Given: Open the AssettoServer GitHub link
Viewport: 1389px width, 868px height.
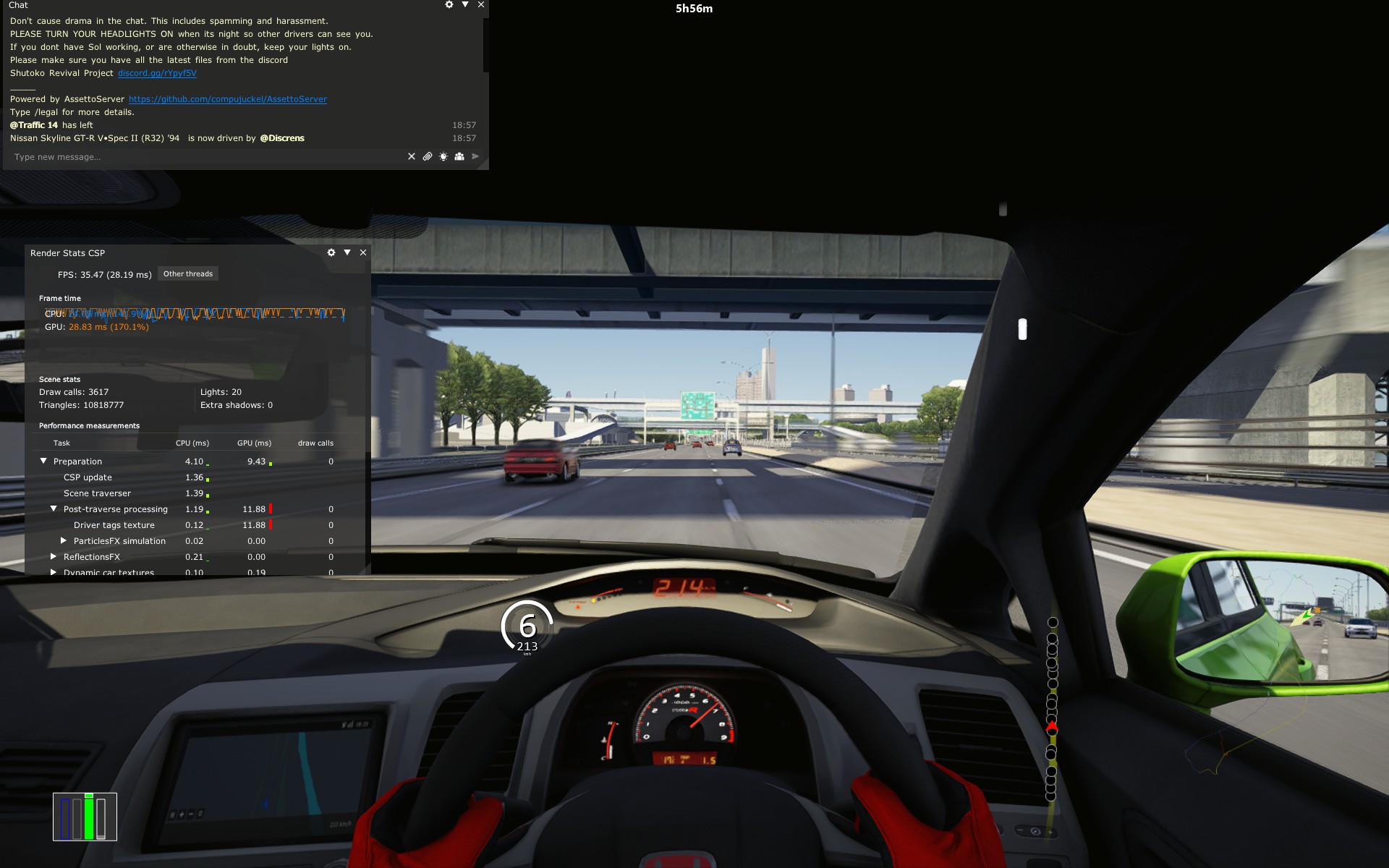Looking at the screenshot, I should [x=226, y=99].
